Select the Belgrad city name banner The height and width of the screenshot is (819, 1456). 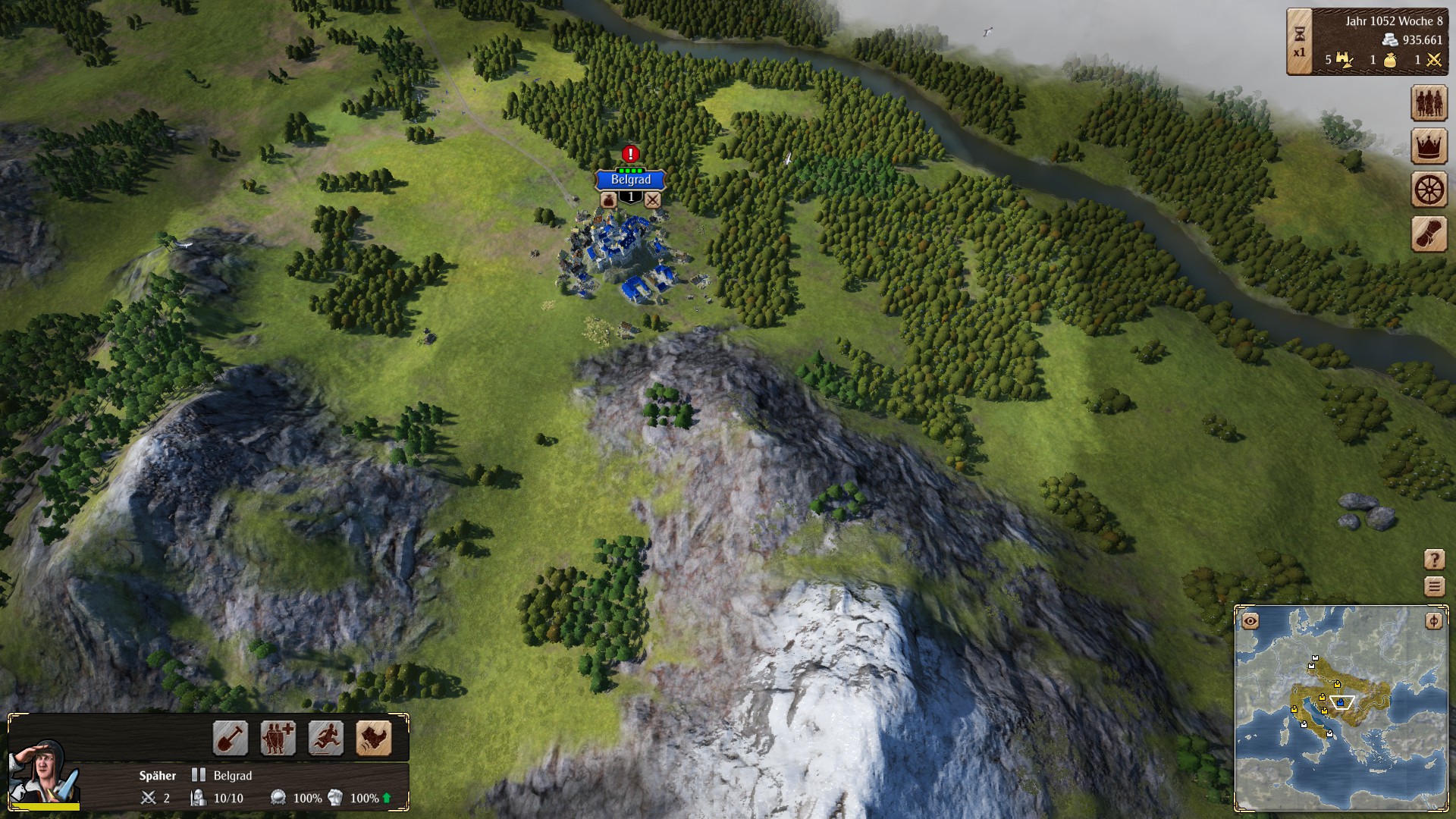[630, 180]
